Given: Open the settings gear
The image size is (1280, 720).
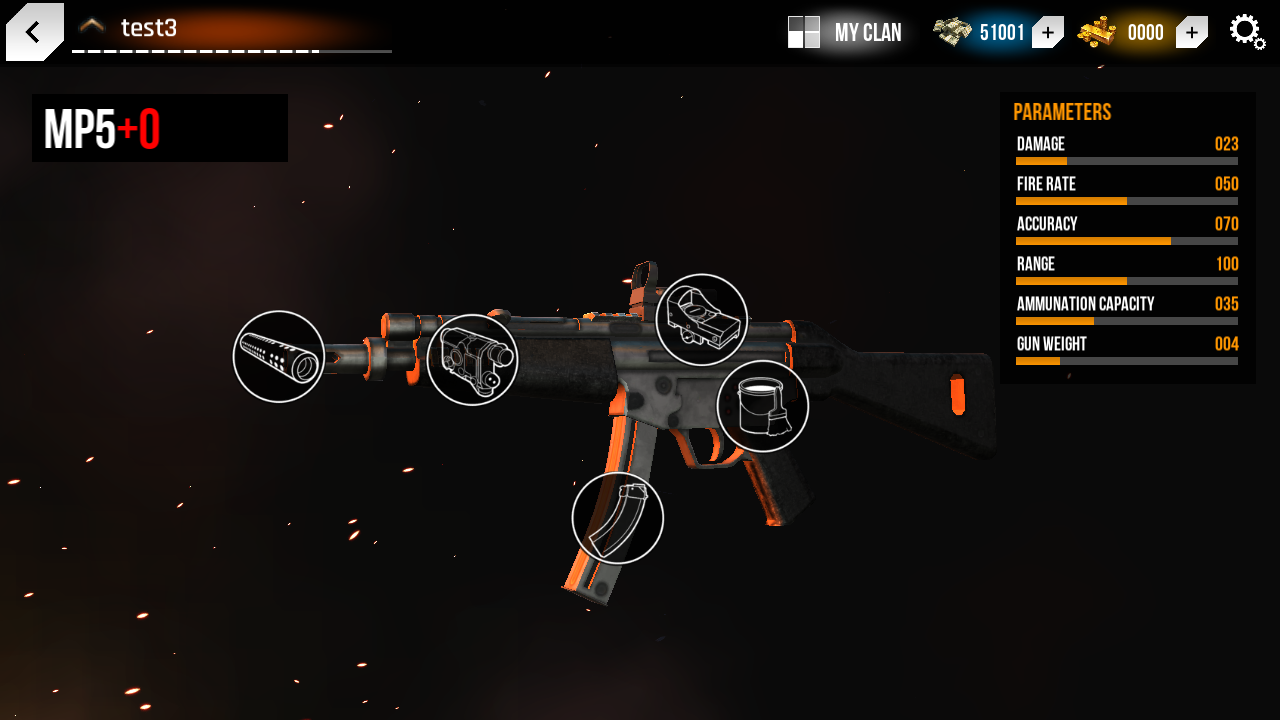Looking at the screenshot, I should 1246,31.
